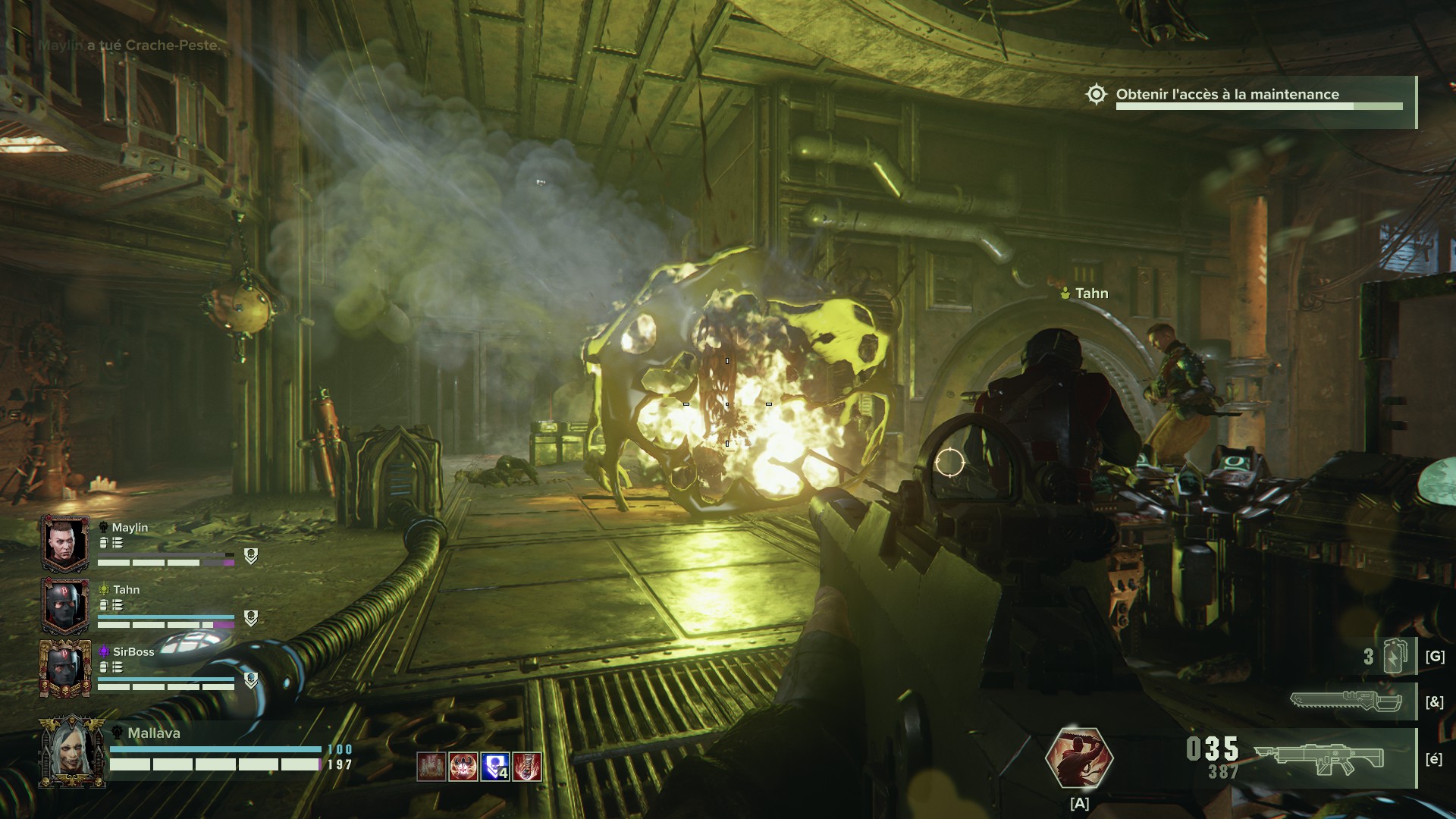Activate the combat ability hexagon icon
The height and width of the screenshot is (819, 1456).
[1079, 758]
